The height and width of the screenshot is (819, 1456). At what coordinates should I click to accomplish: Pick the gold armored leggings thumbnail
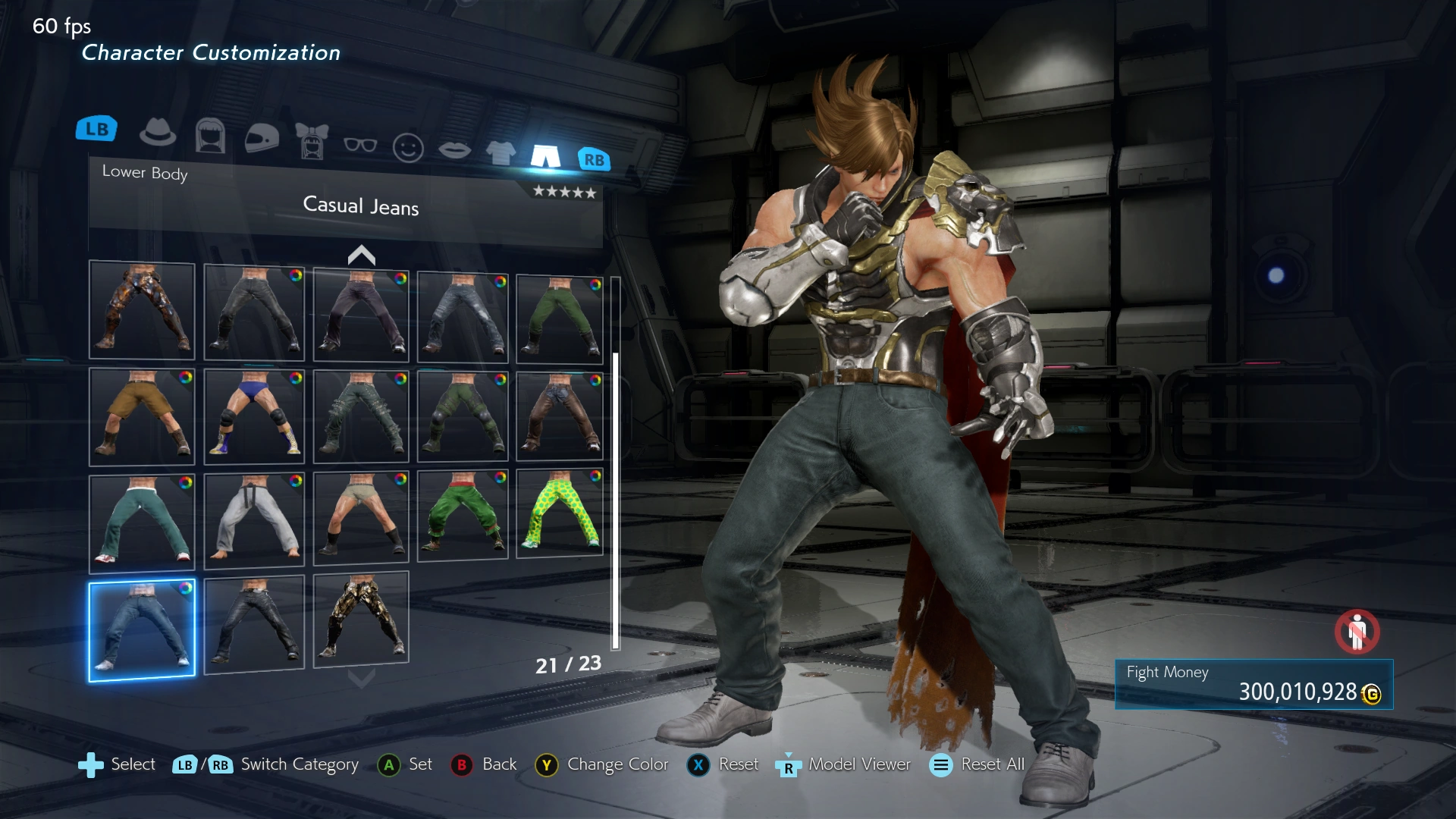(x=361, y=618)
